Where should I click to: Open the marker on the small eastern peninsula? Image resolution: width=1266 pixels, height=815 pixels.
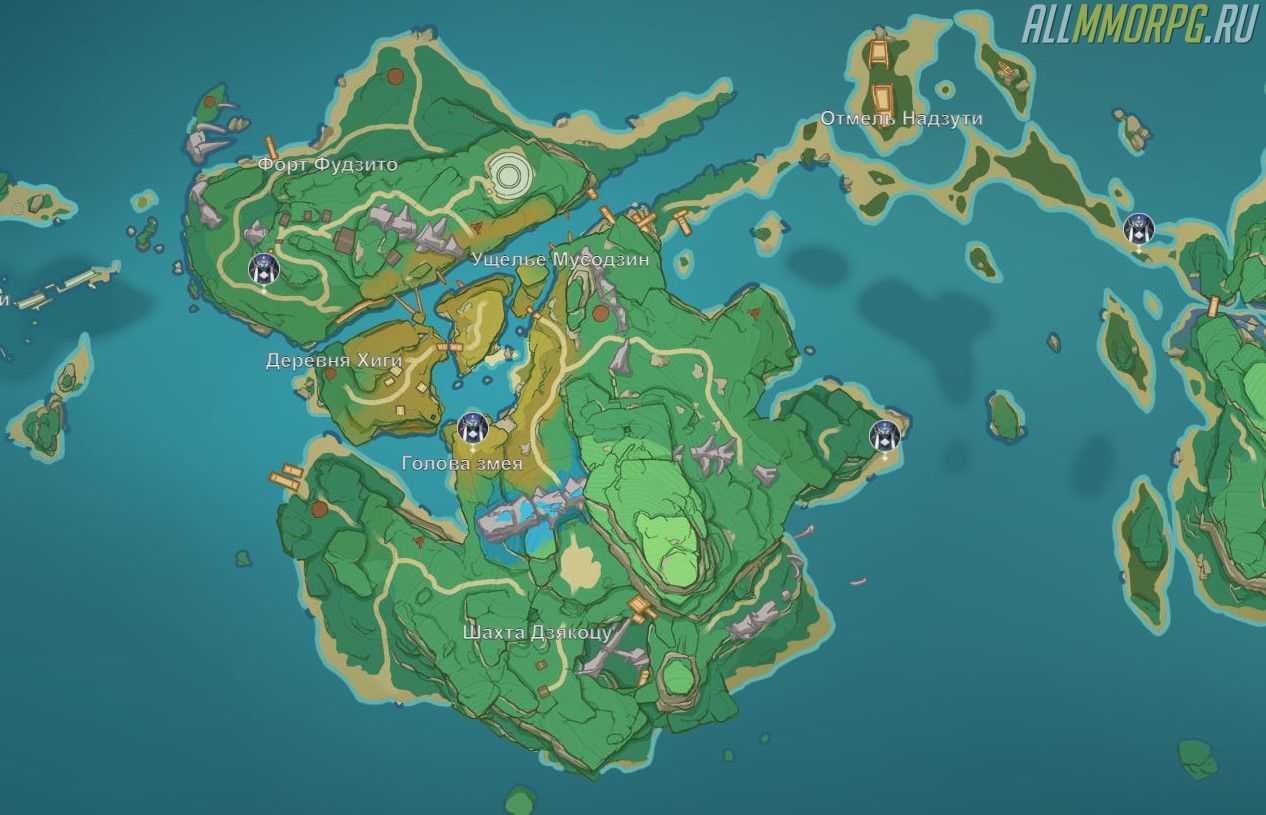pyautogui.click(x=885, y=436)
